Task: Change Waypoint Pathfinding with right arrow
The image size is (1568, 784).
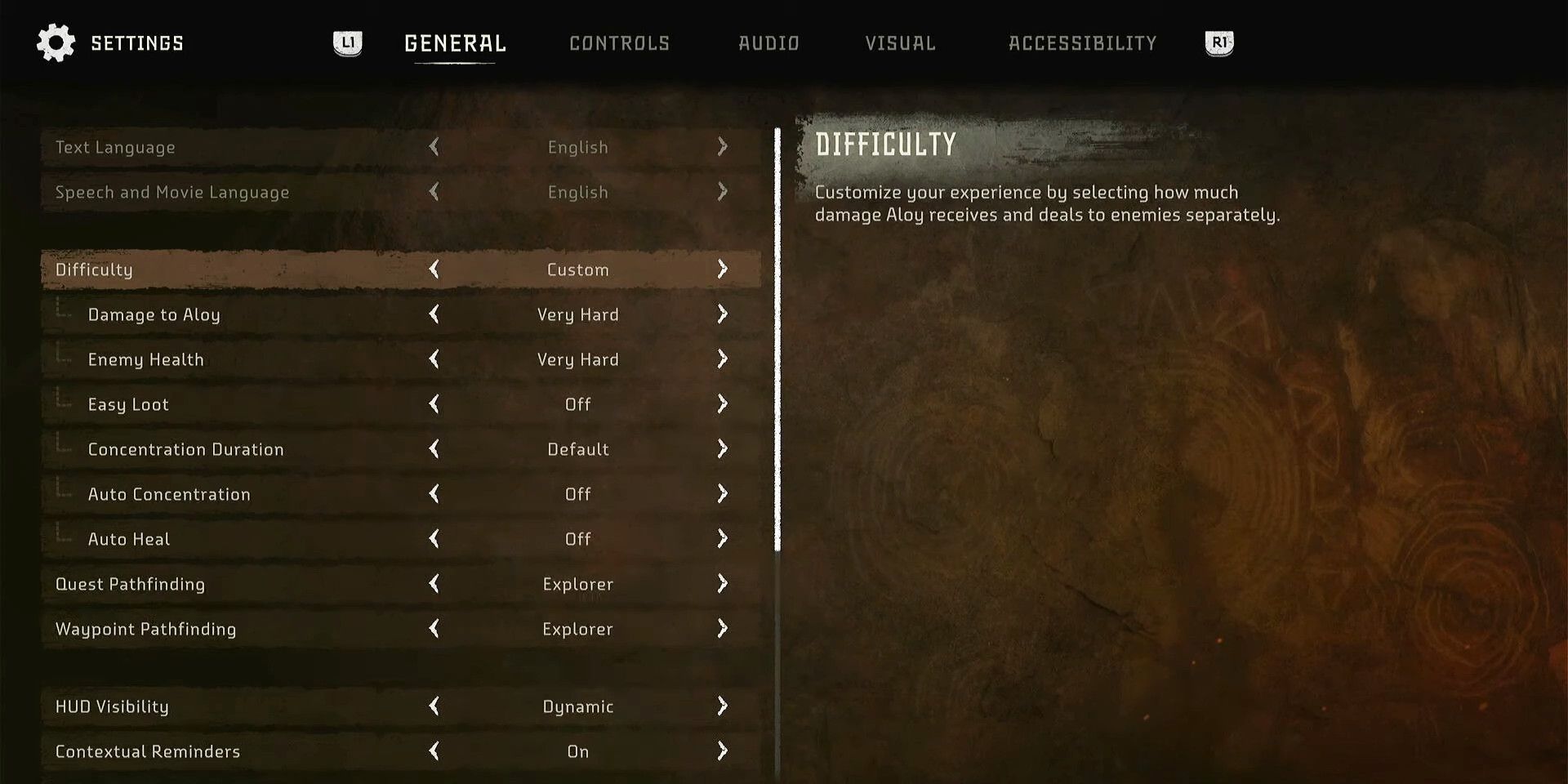Action: [x=722, y=629]
